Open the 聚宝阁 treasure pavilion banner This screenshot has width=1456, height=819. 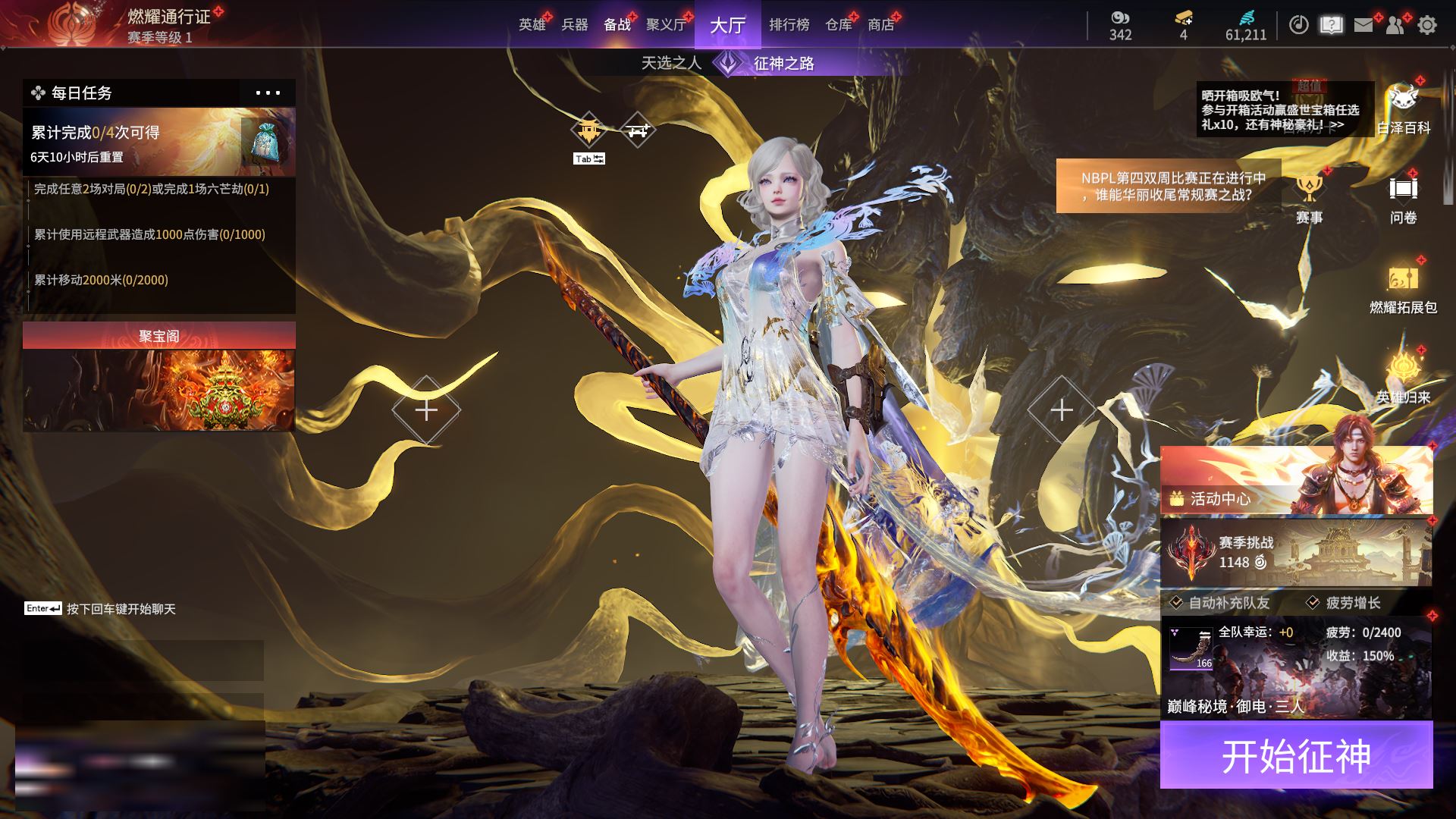pos(158,377)
